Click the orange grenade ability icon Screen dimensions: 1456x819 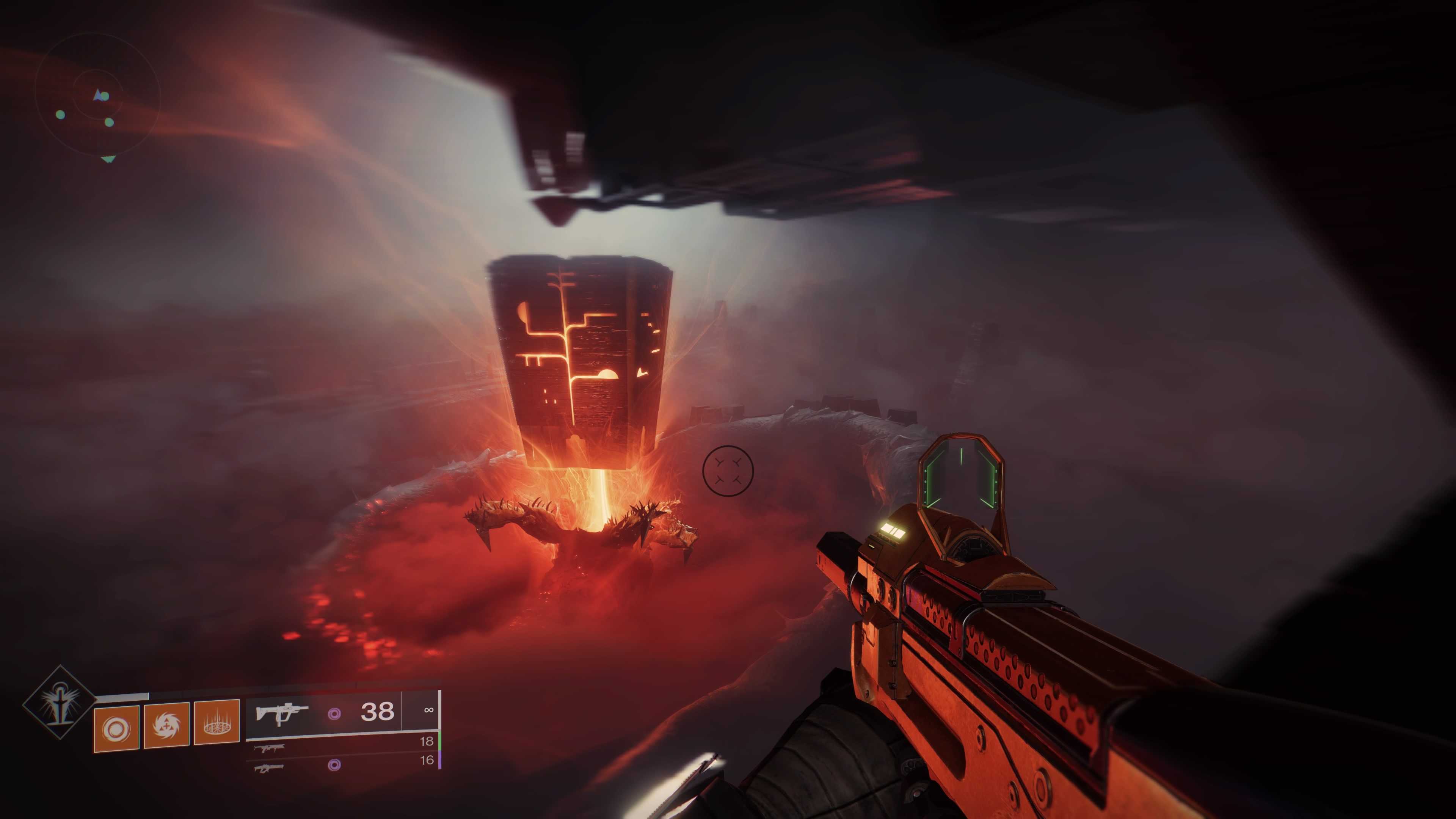[116, 728]
